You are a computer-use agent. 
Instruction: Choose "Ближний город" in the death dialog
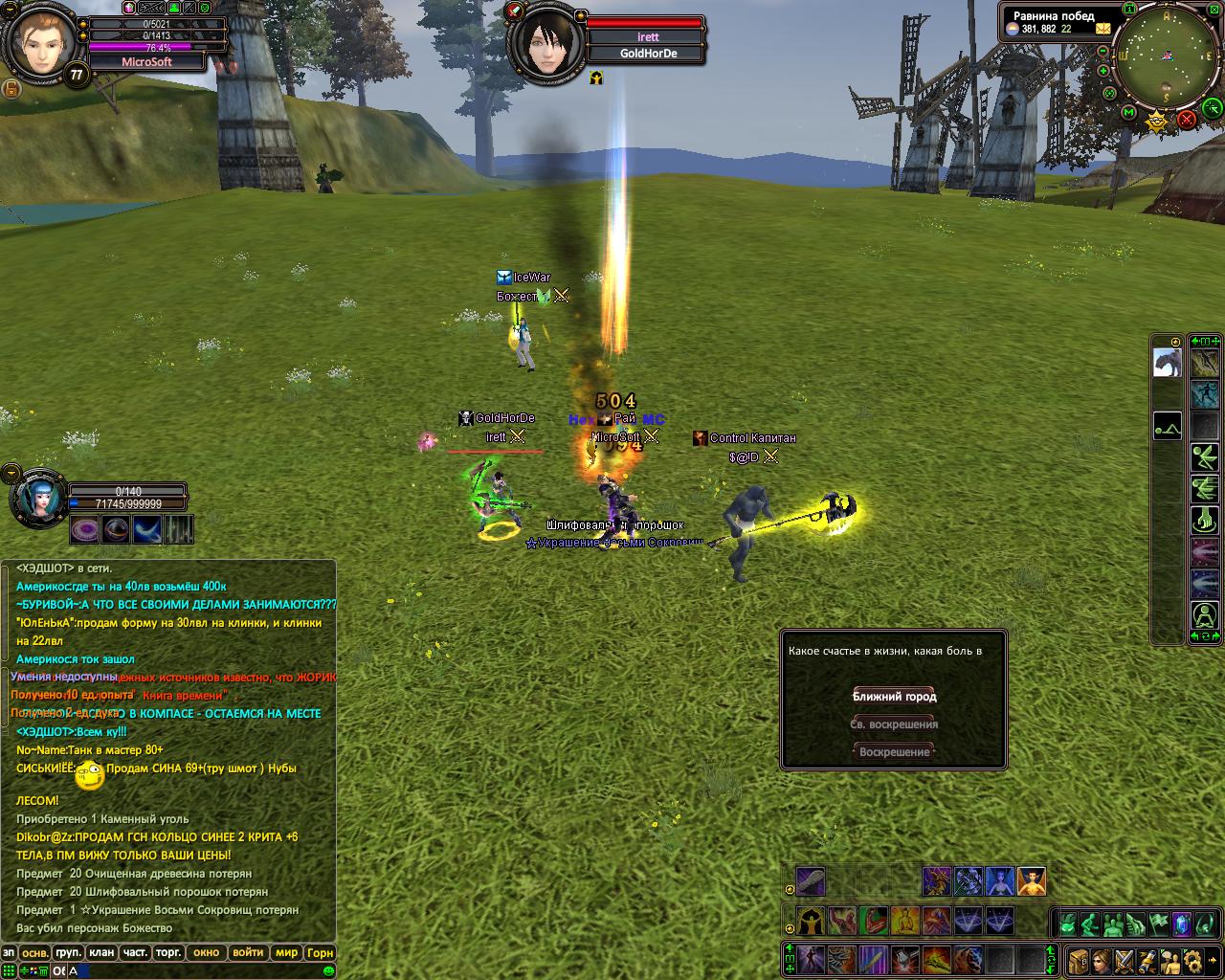894,697
